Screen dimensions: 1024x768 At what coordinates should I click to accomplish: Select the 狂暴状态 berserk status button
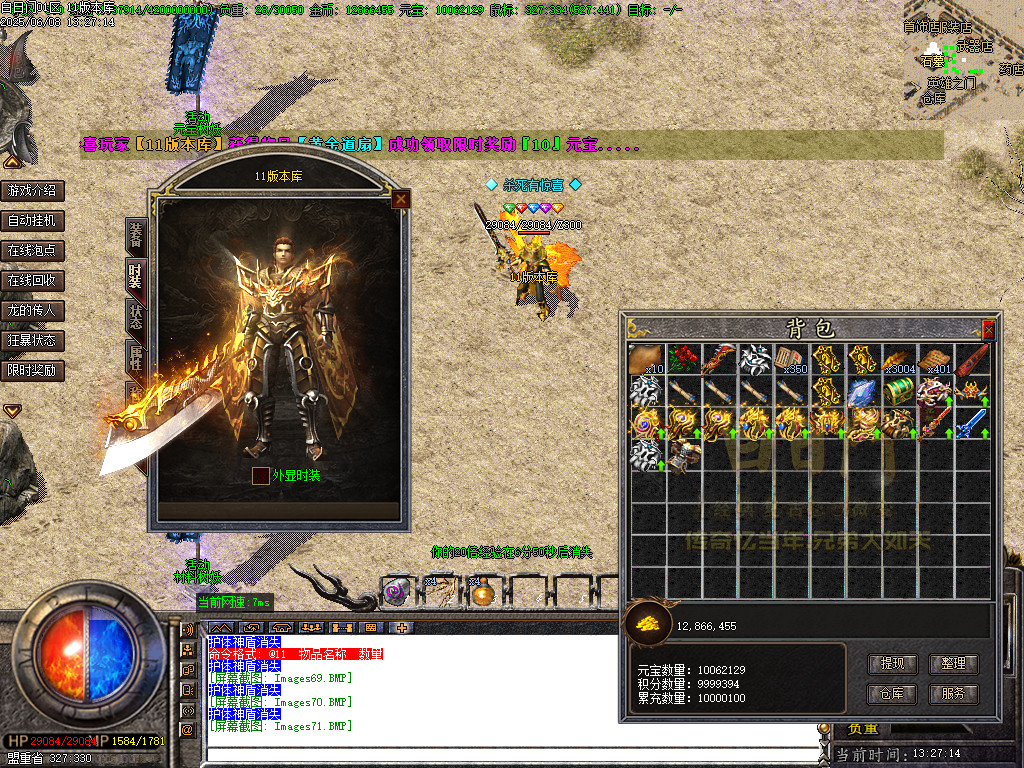click(32, 340)
